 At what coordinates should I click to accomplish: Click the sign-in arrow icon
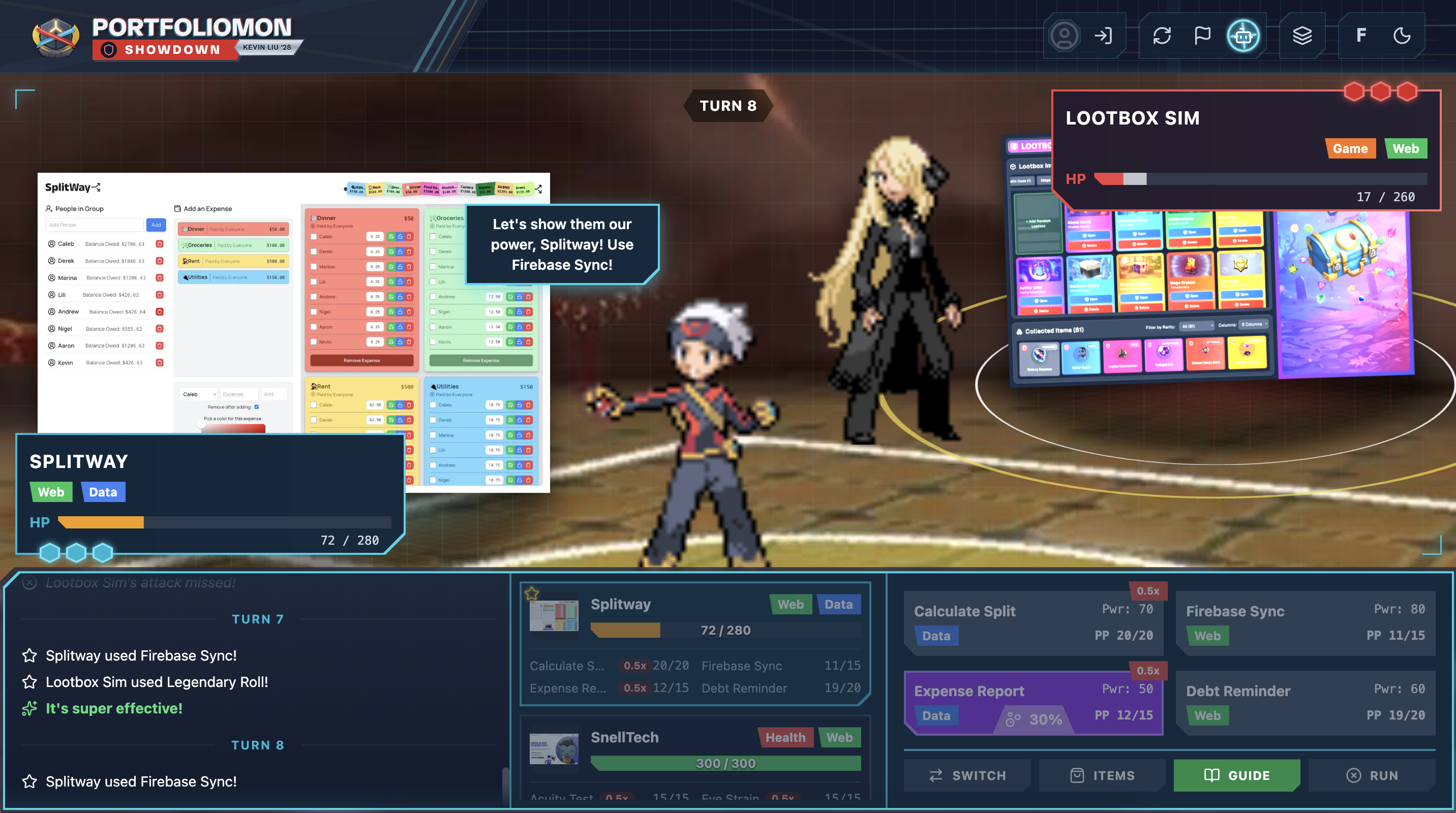point(1103,36)
